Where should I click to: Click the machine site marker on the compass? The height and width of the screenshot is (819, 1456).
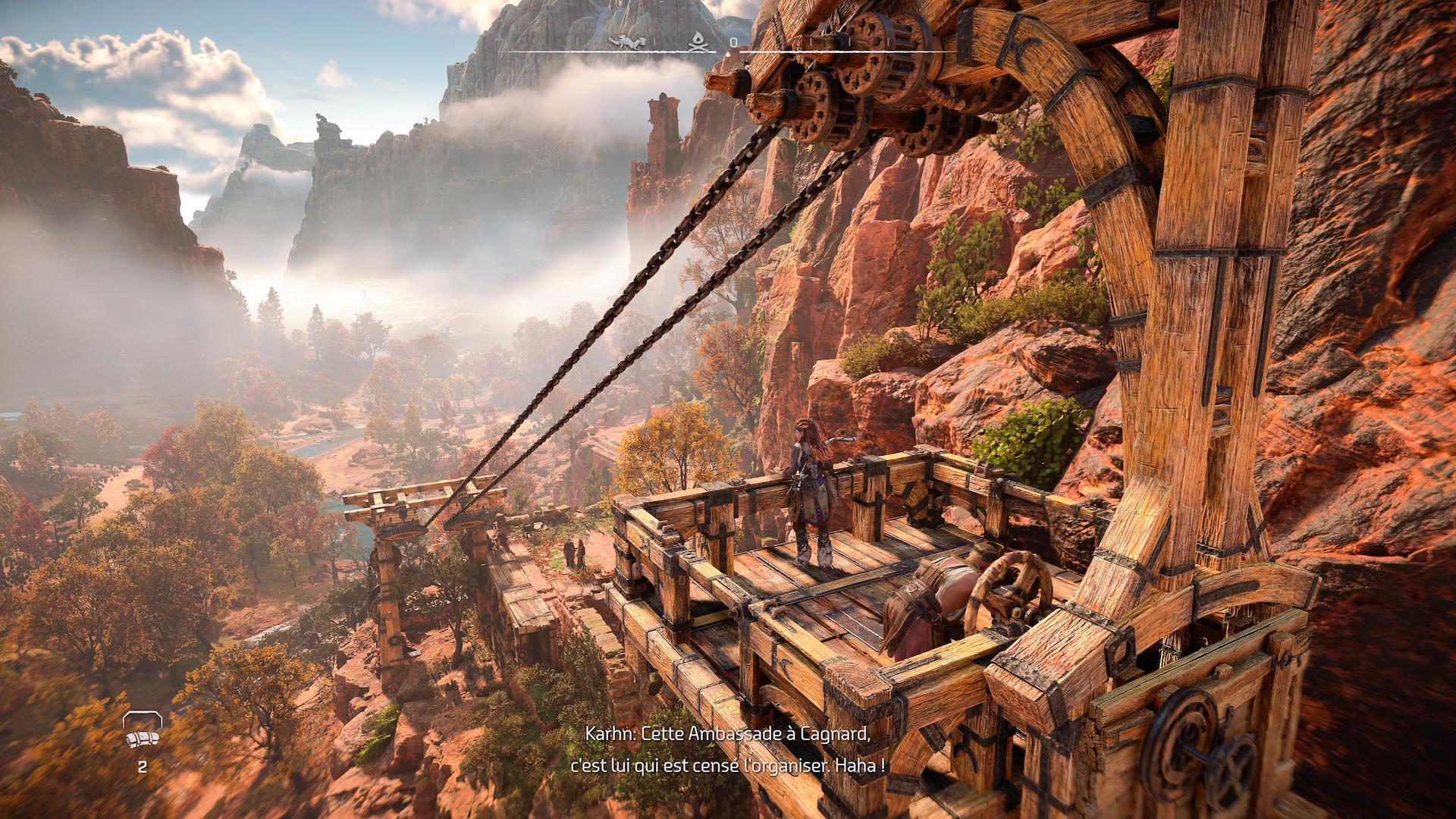pos(629,42)
